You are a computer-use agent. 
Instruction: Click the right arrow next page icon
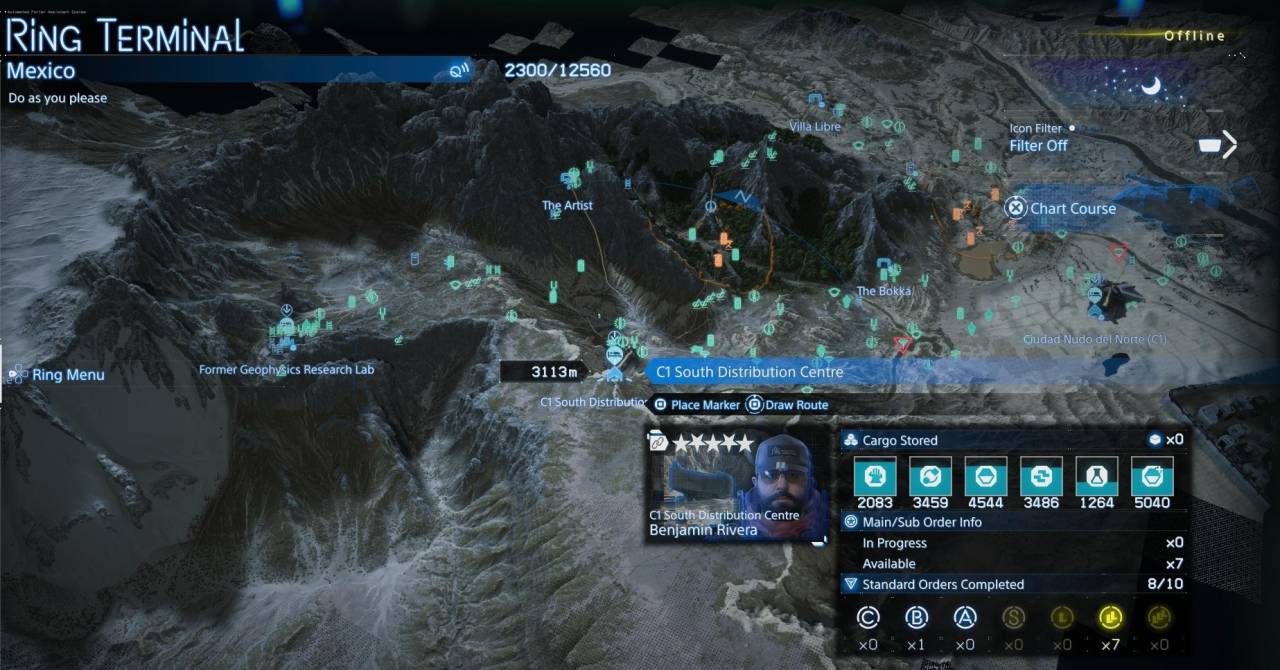coord(1229,145)
